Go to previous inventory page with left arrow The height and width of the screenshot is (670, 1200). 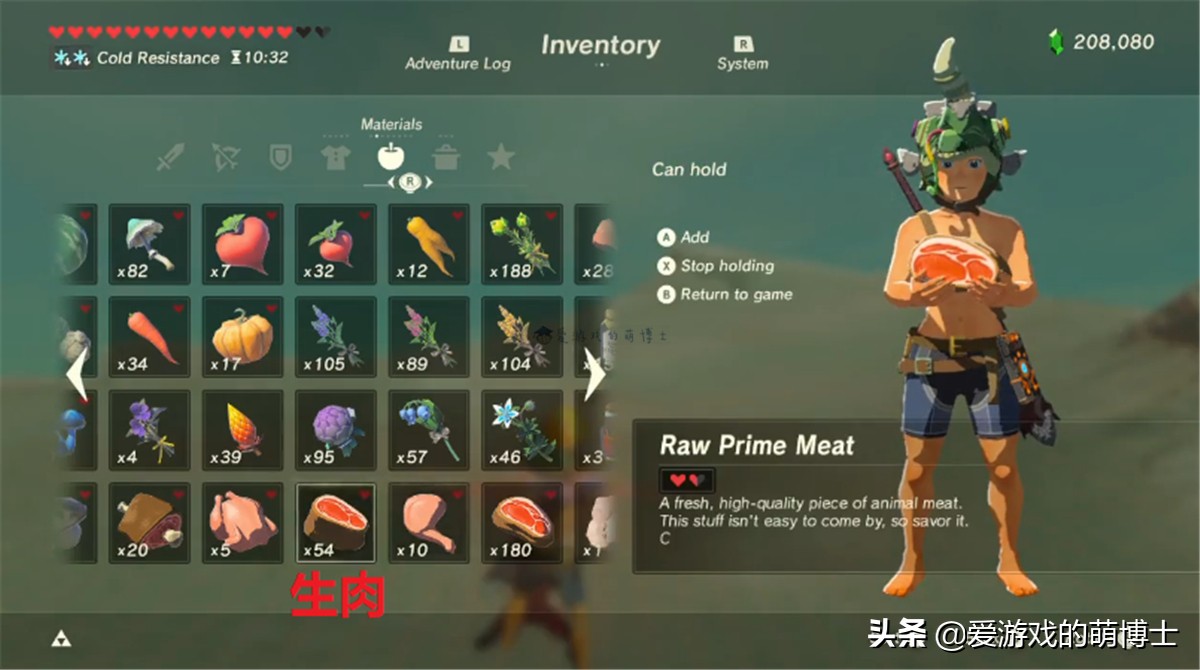click(x=76, y=375)
